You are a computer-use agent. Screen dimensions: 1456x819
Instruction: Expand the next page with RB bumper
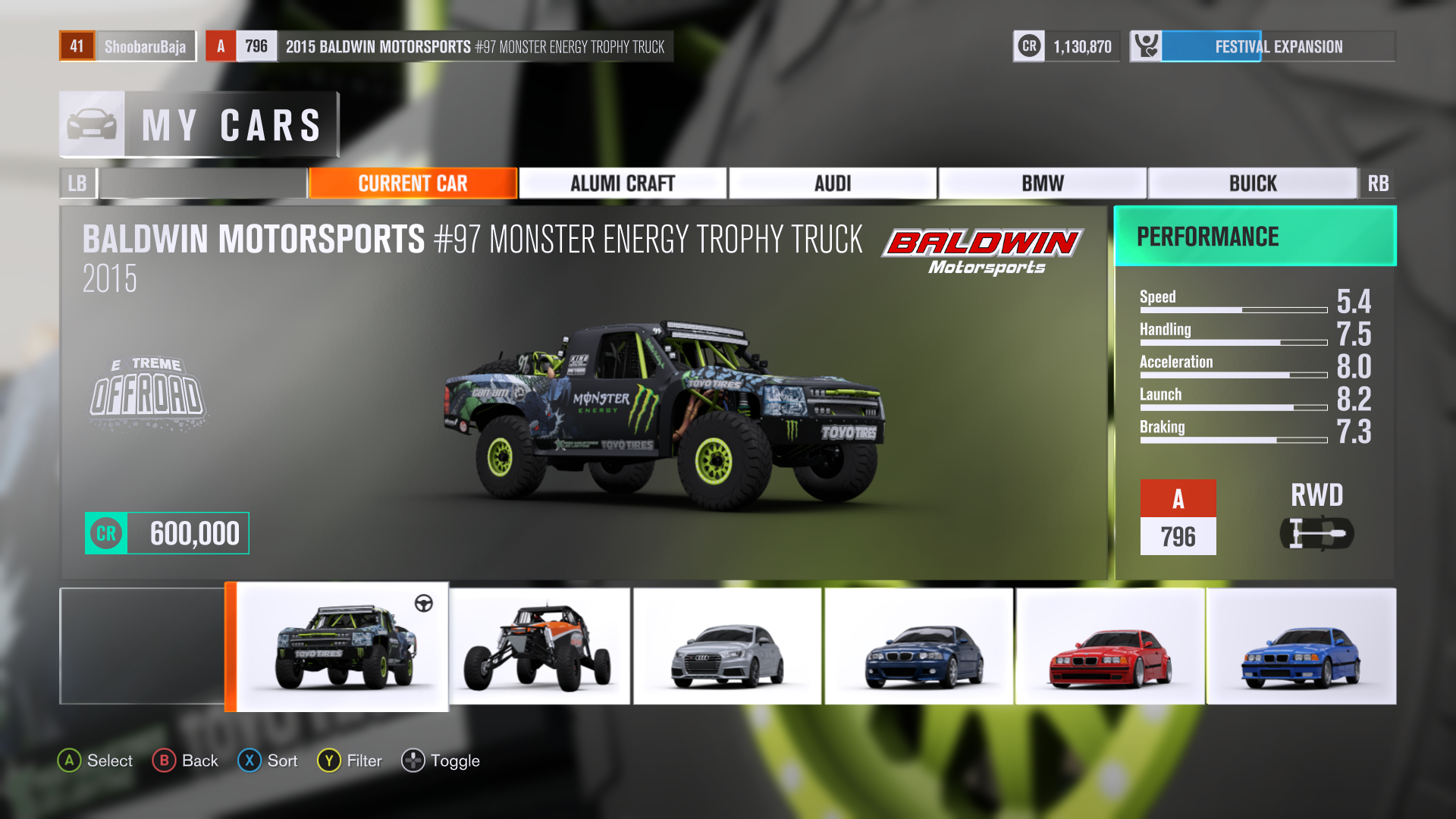pos(1379,183)
